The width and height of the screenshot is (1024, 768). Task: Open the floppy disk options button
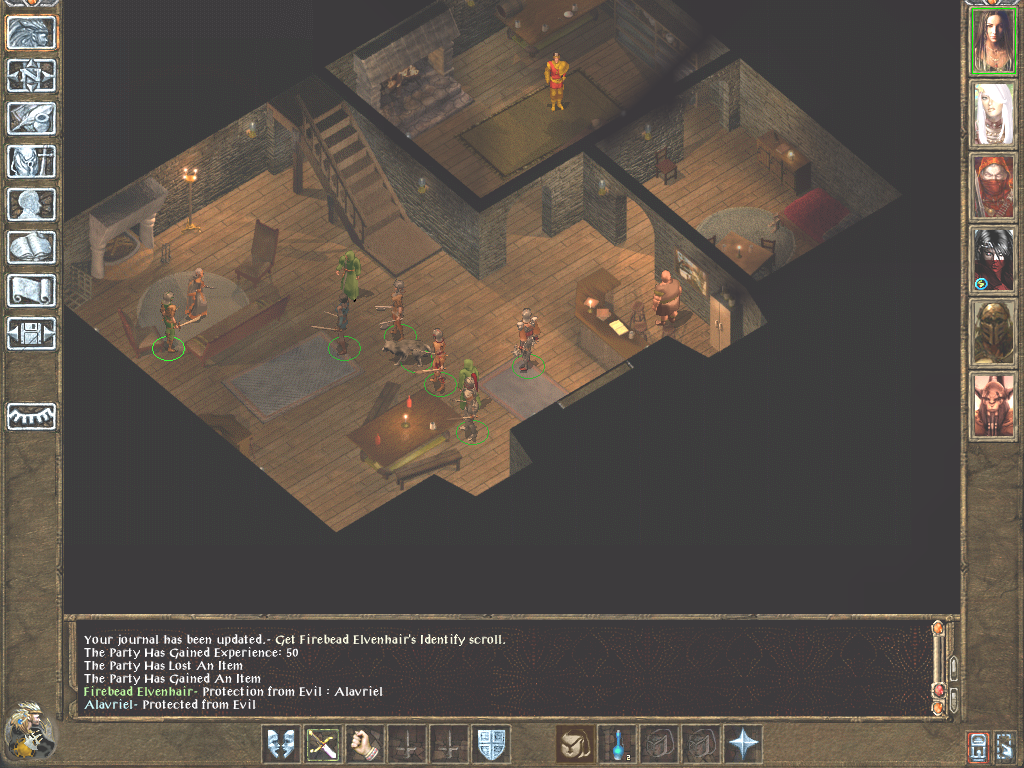32,333
